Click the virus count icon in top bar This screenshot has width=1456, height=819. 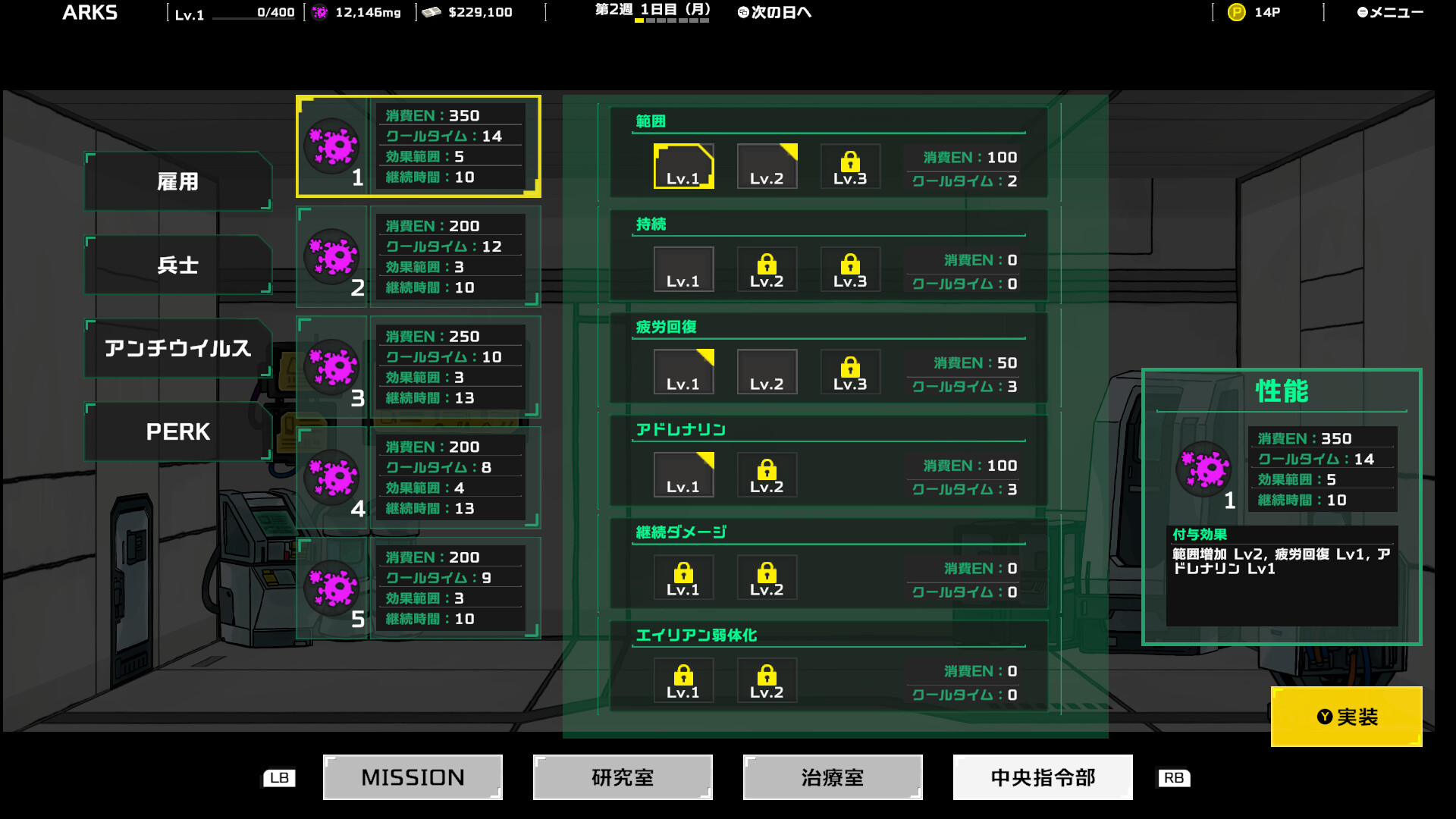(x=319, y=11)
